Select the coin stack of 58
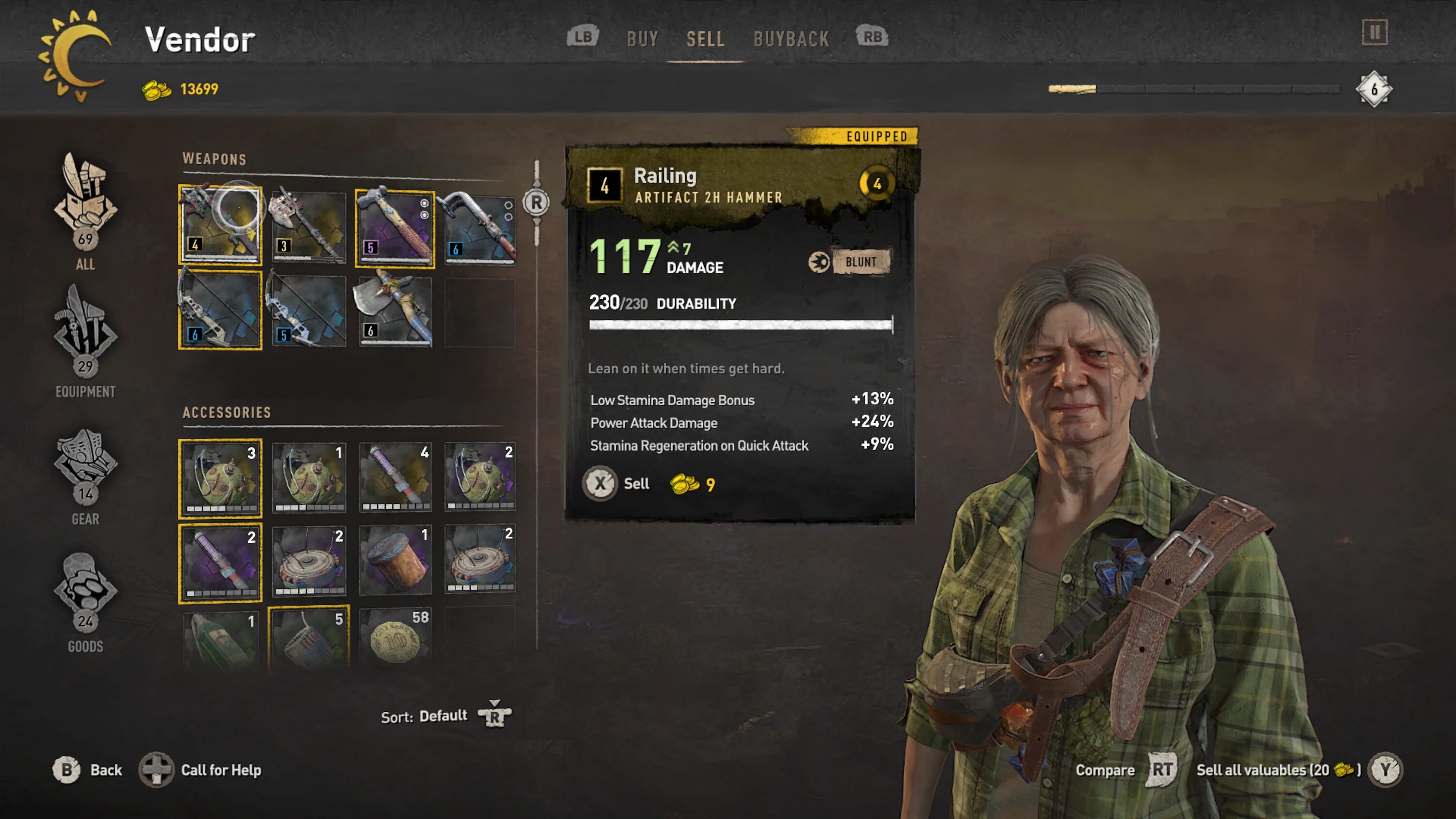The width and height of the screenshot is (1456, 819). point(396,637)
